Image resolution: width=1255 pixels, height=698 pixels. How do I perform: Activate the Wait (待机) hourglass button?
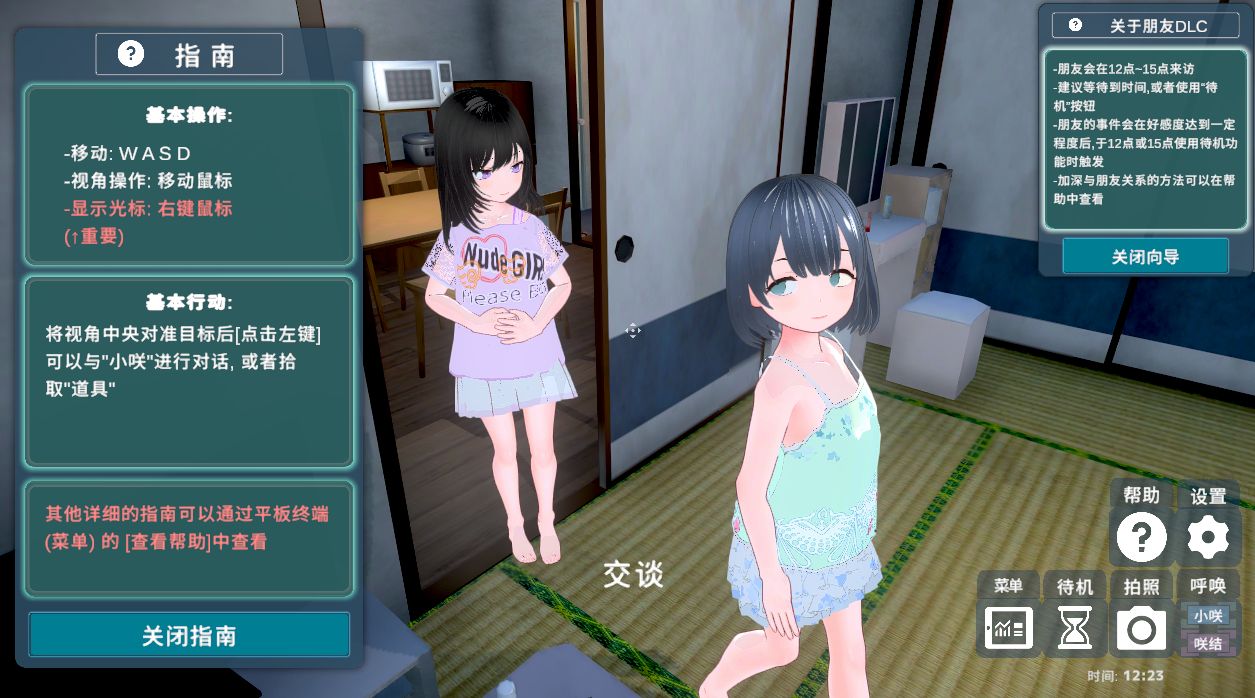[x=1075, y=629]
